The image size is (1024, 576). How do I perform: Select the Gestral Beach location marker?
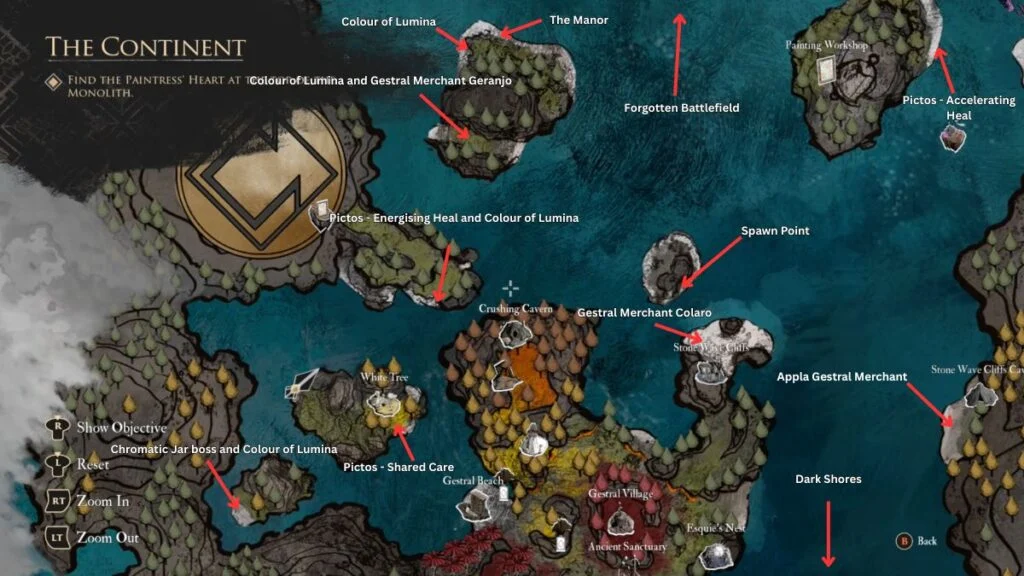473,508
